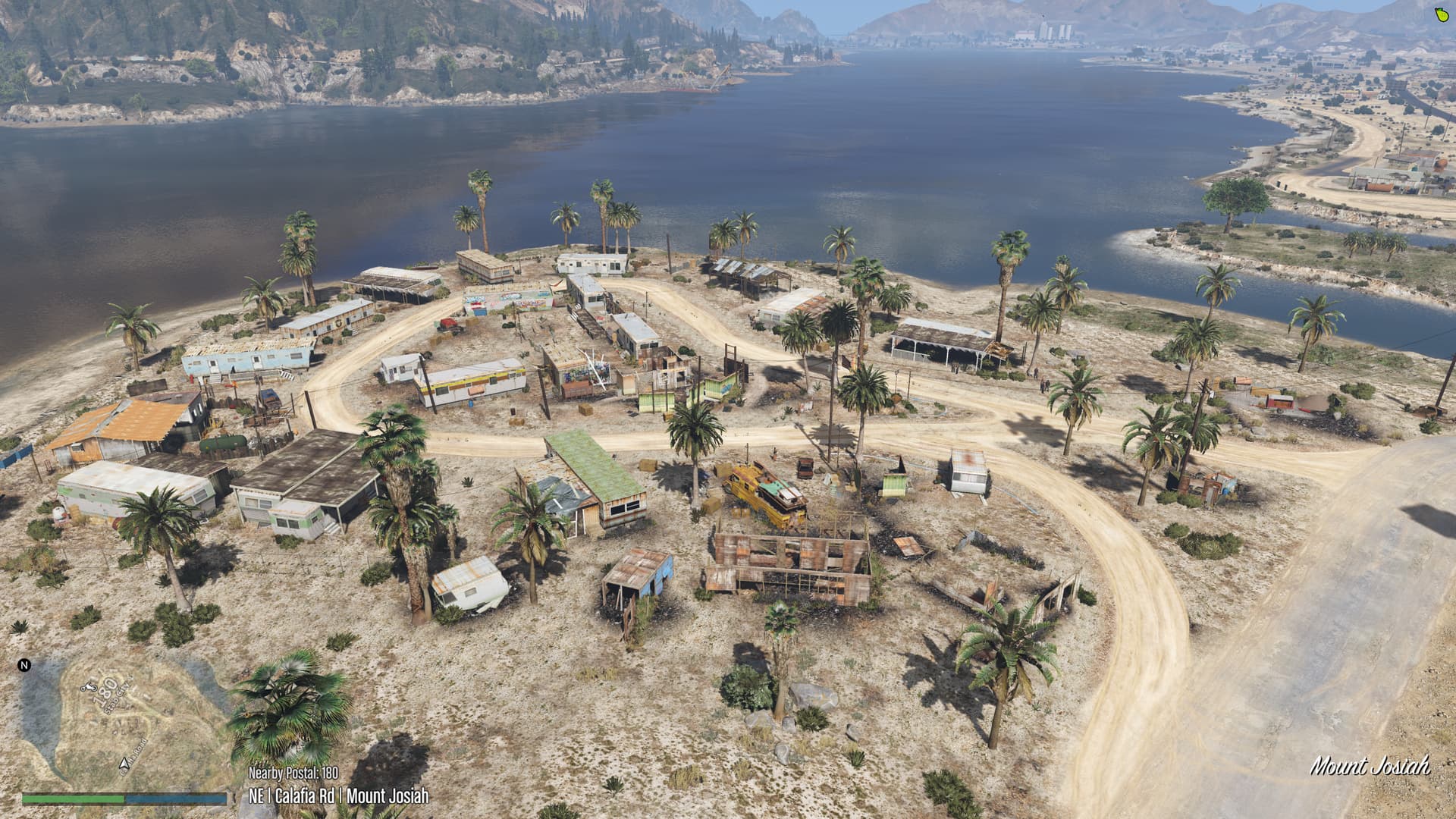Click the Stab City label on the minimap
The image size is (1456, 819).
[116, 699]
